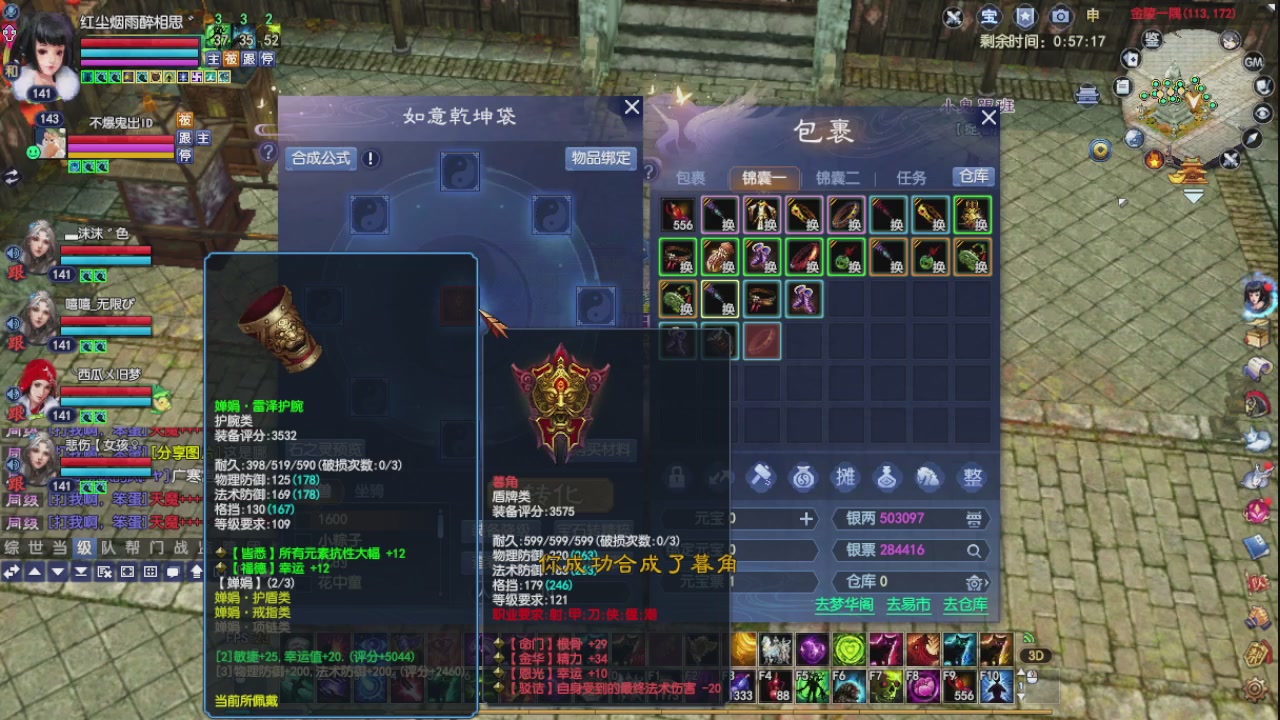Select the repair hammer icon in the bag panel

click(762, 478)
